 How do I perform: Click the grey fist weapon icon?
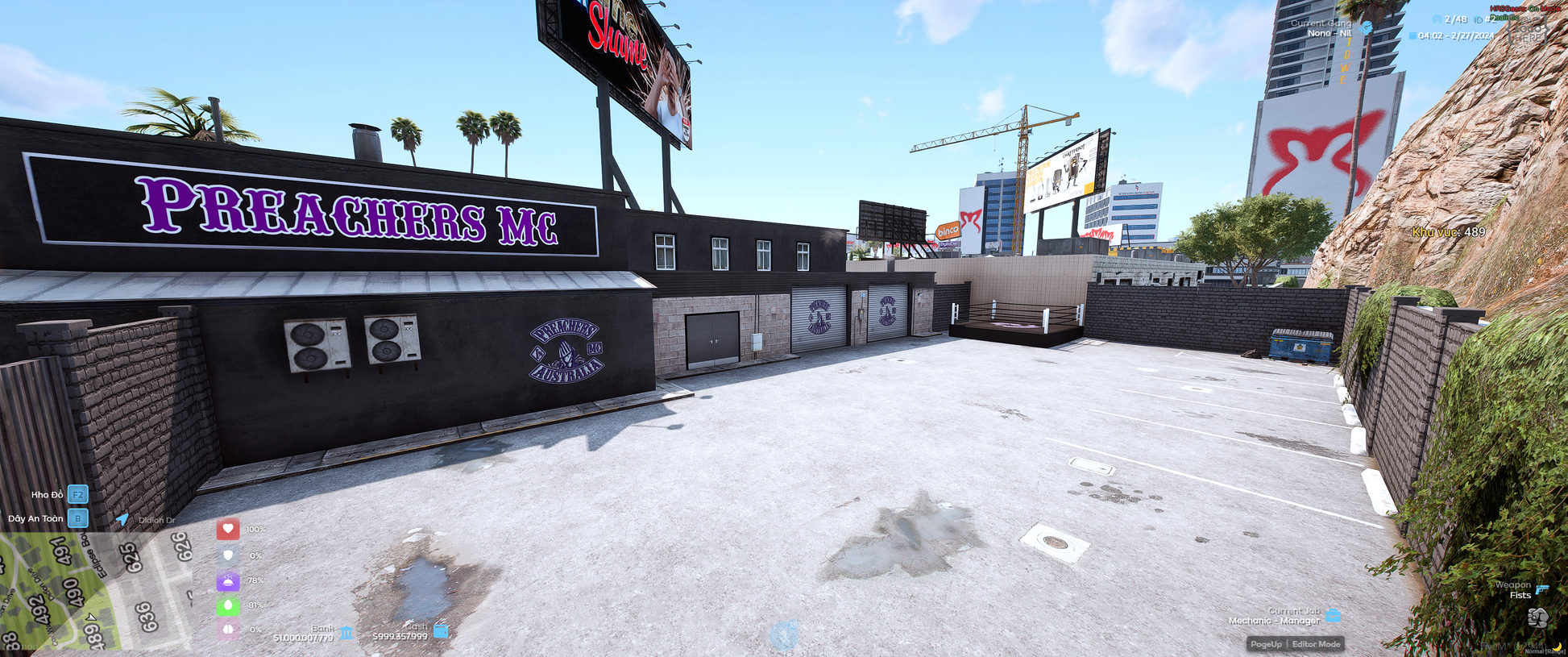coord(1537,617)
